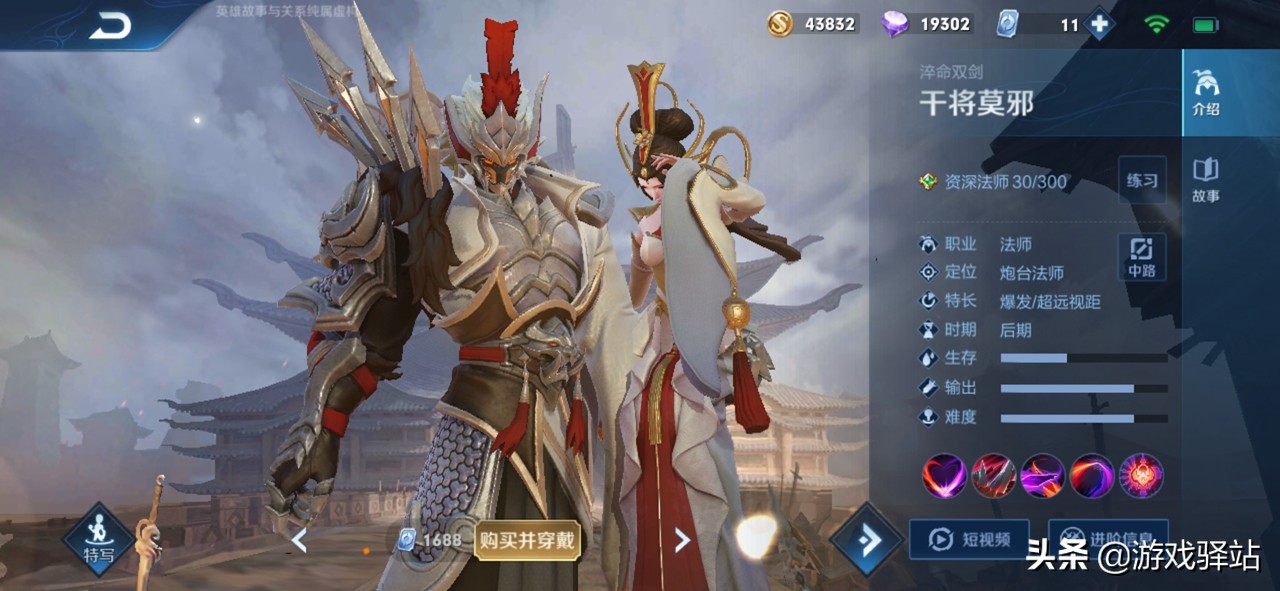Open the 进阶信息 advanced info panel
This screenshot has width=1280, height=591.
pos(1106,537)
